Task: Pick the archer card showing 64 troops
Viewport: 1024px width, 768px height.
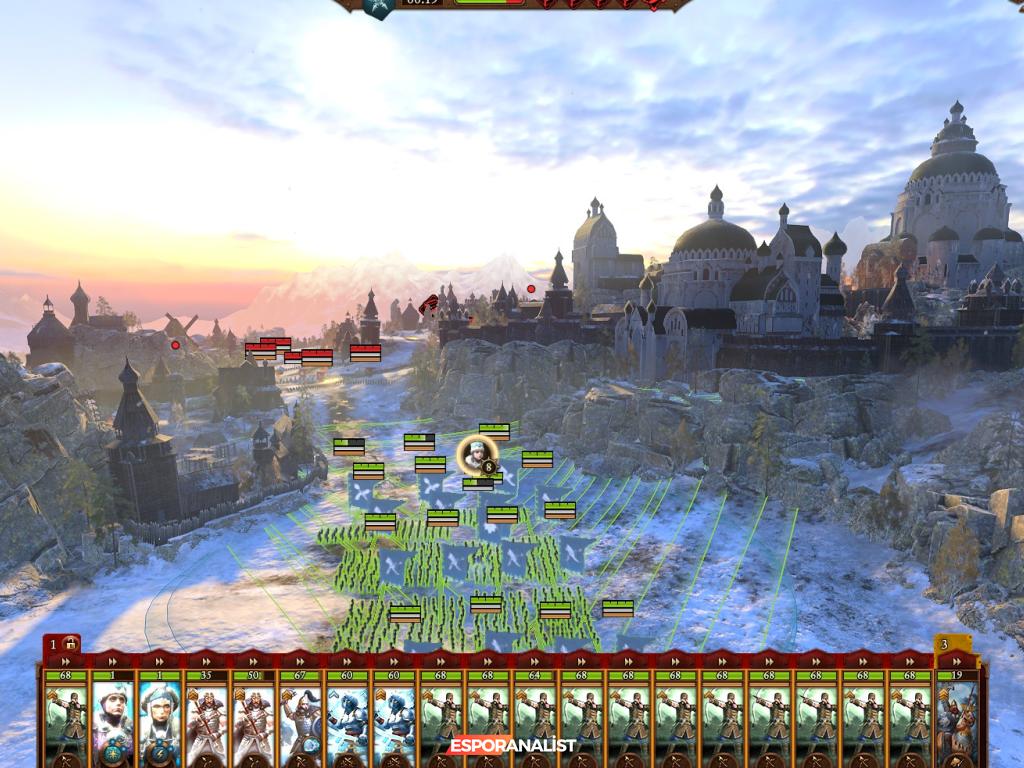Action: 536,718
